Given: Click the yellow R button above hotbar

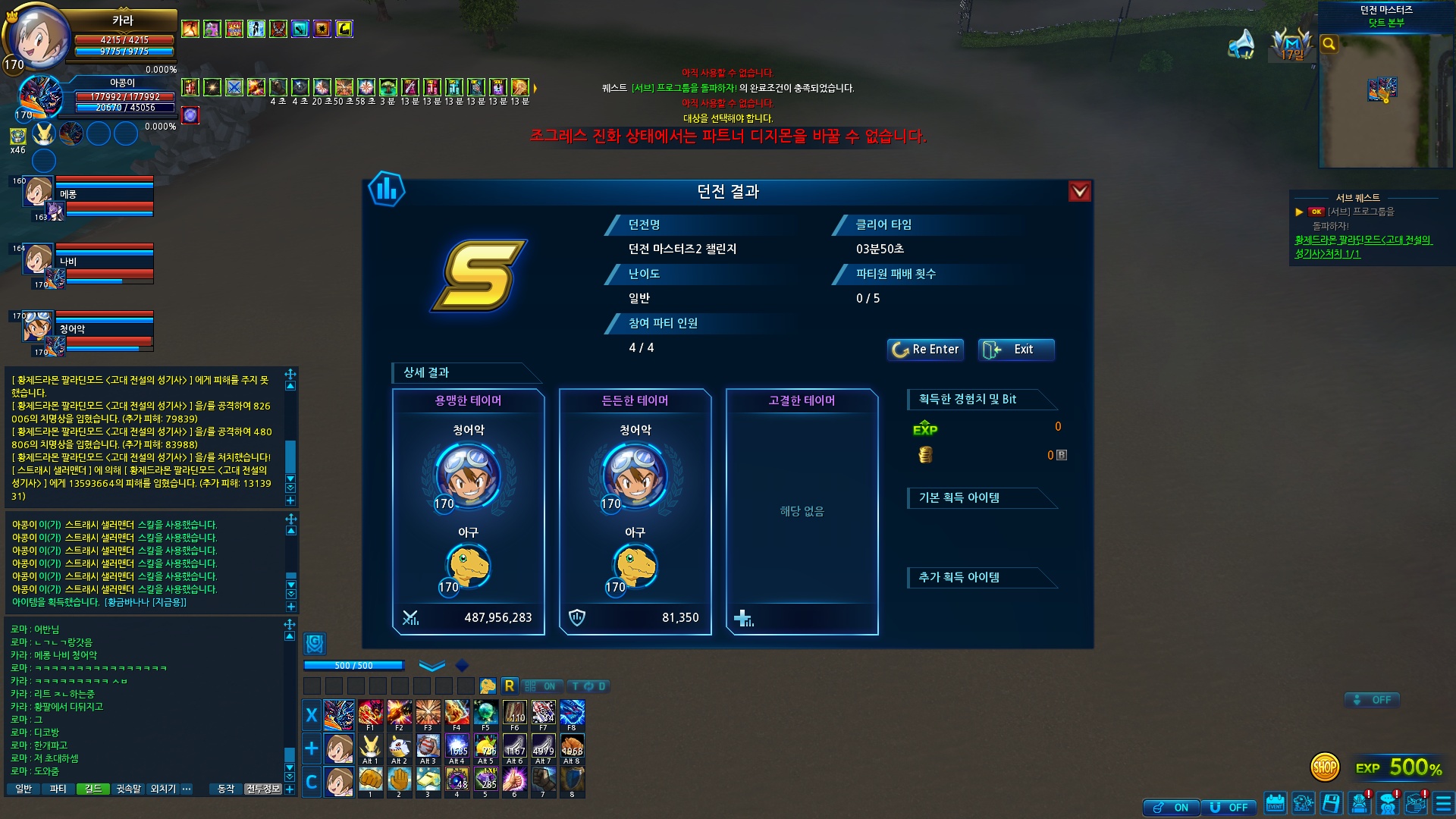Looking at the screenshot, I should [x=509, y=686].
